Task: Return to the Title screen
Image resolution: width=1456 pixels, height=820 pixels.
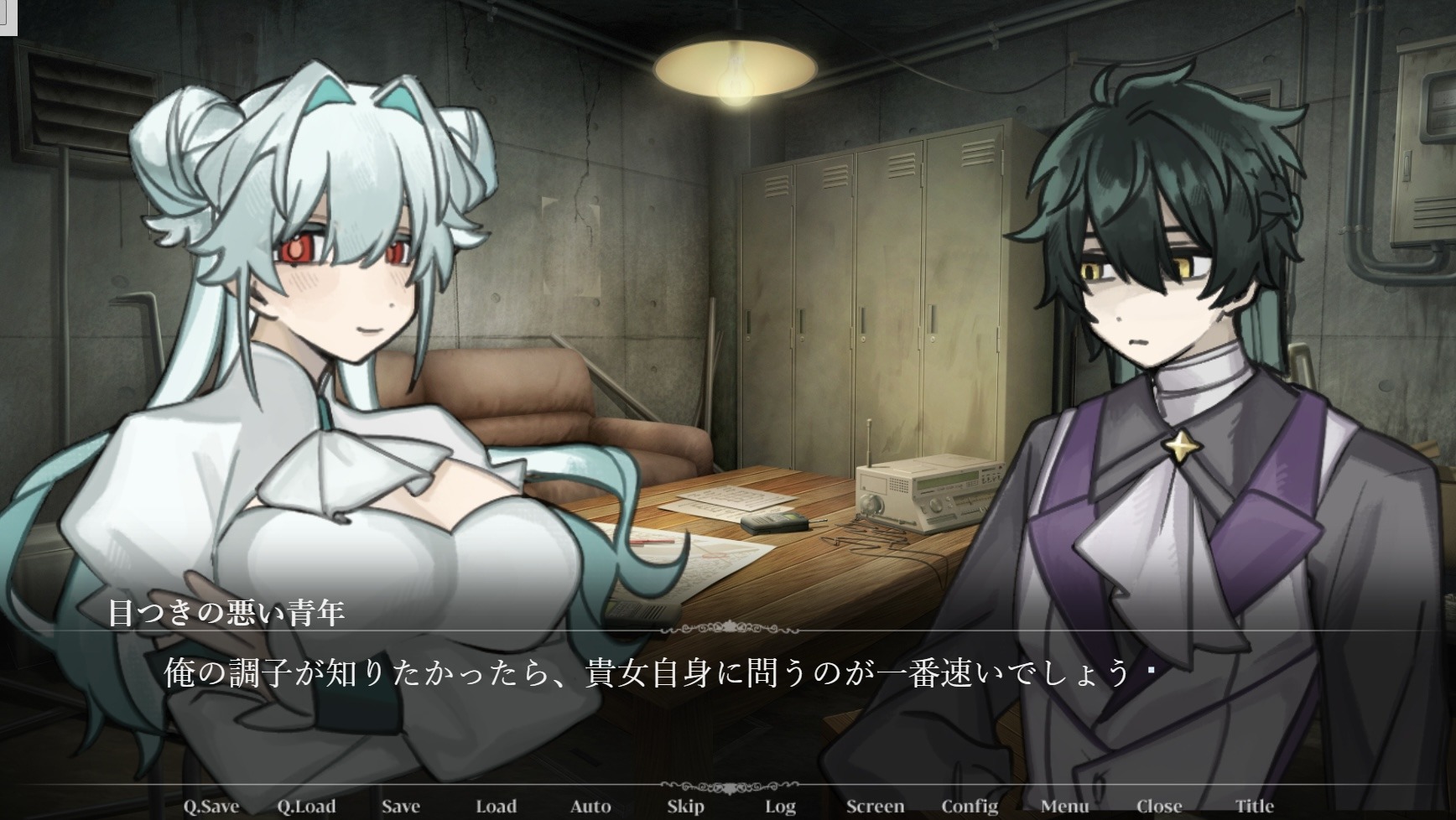Action: pyautogui.click(x=1254, y=807)
